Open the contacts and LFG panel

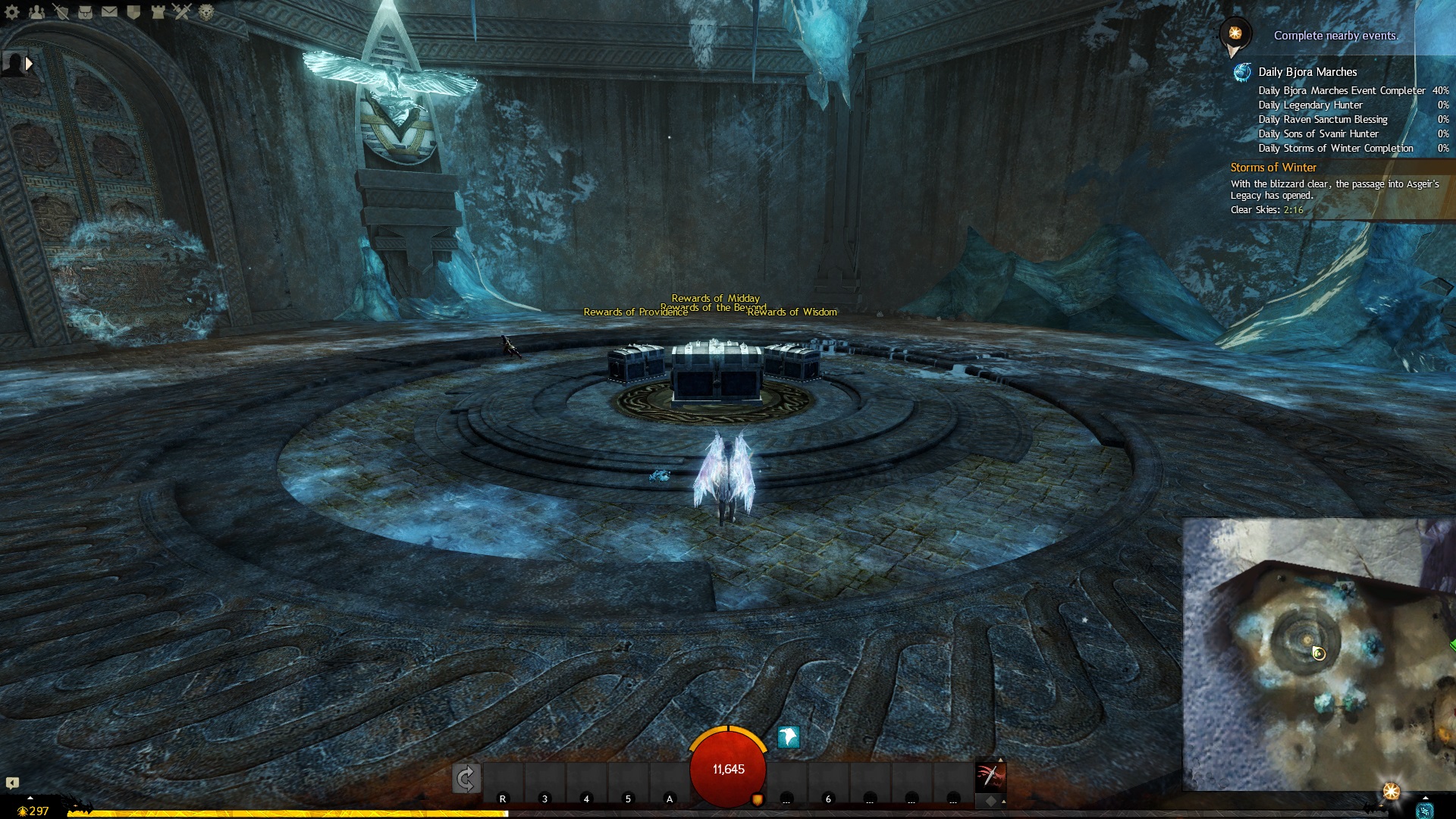pos(36,11)
